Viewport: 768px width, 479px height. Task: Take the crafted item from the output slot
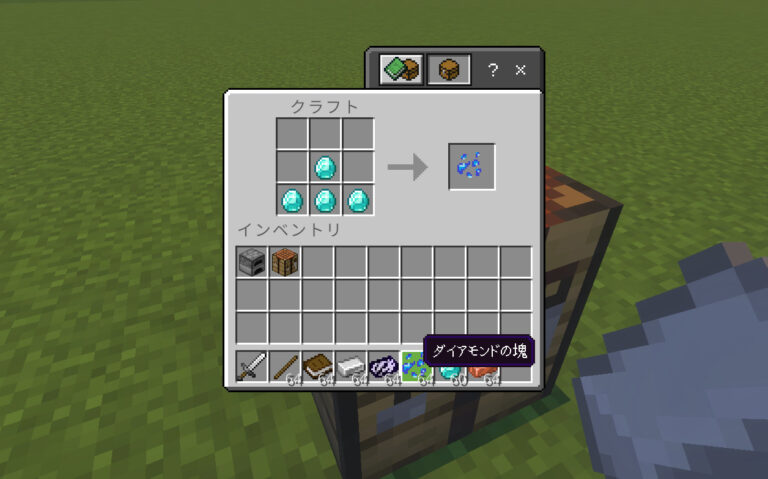point(472,166)
